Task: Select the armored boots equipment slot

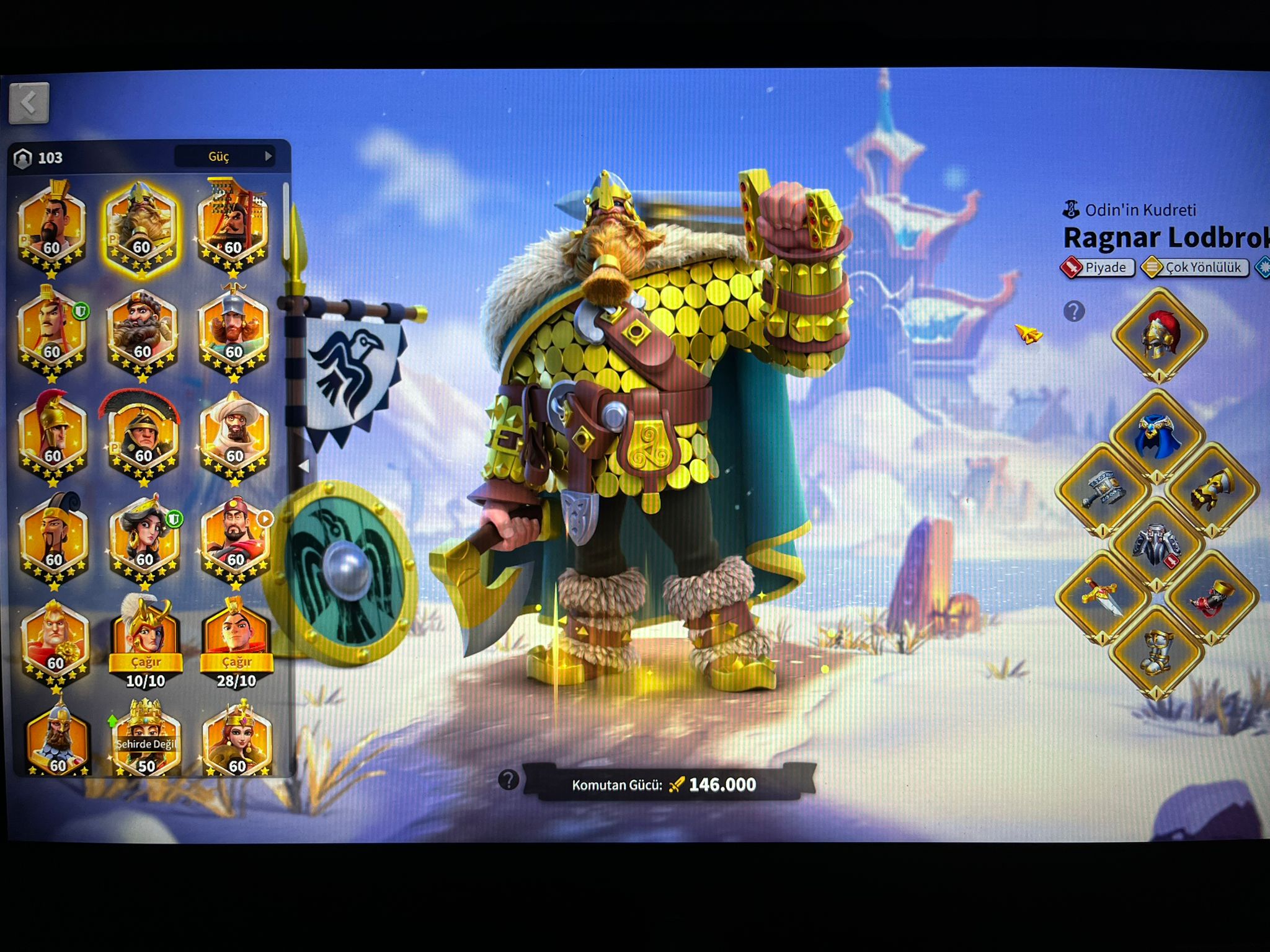Action: pos(1157,651)
